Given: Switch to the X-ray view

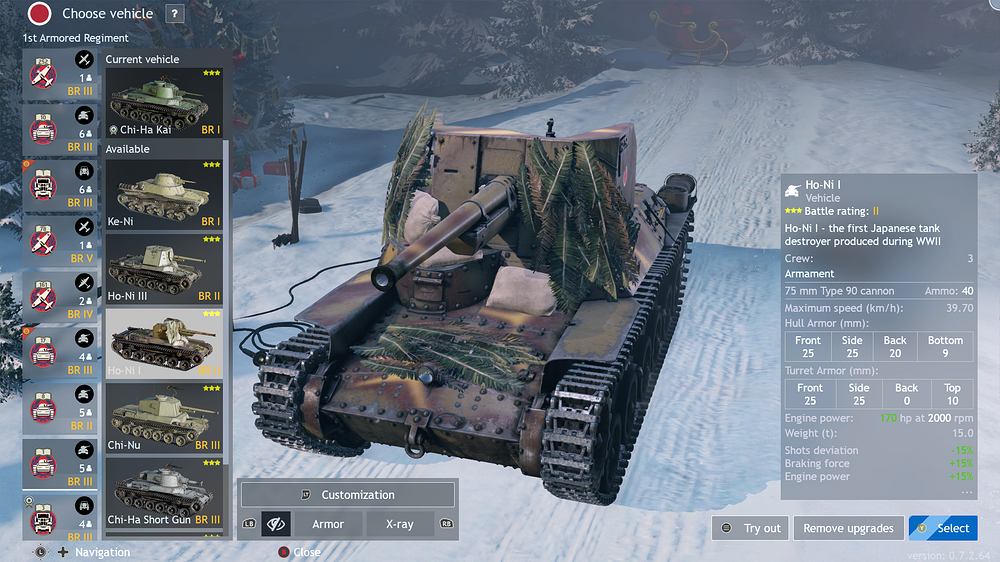Looking at the screenshot, I should (398, 524).
